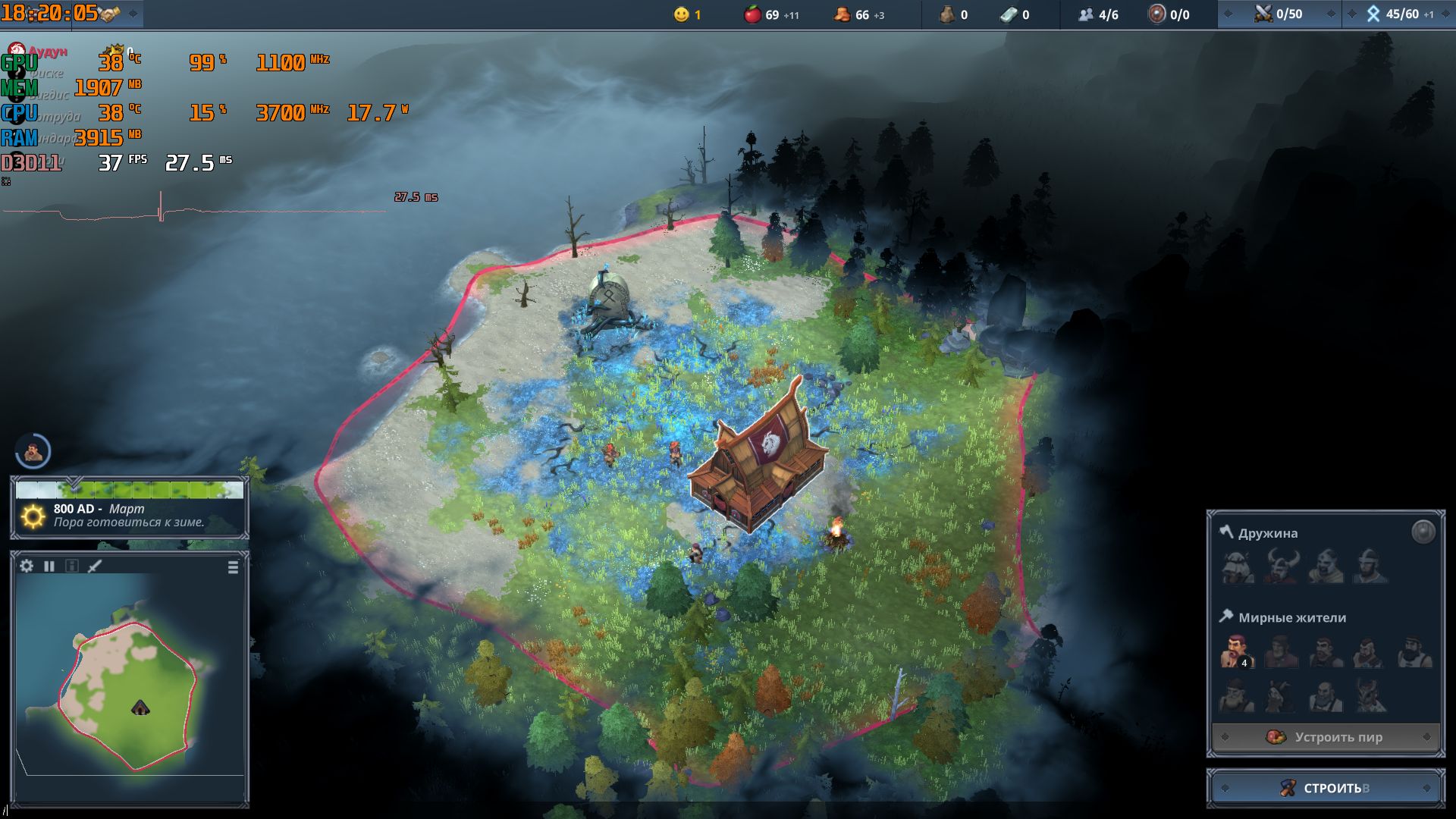Select the idle villager portrait circle
The height and width of the screenshot is (819, 1456).
coord(33,452)
